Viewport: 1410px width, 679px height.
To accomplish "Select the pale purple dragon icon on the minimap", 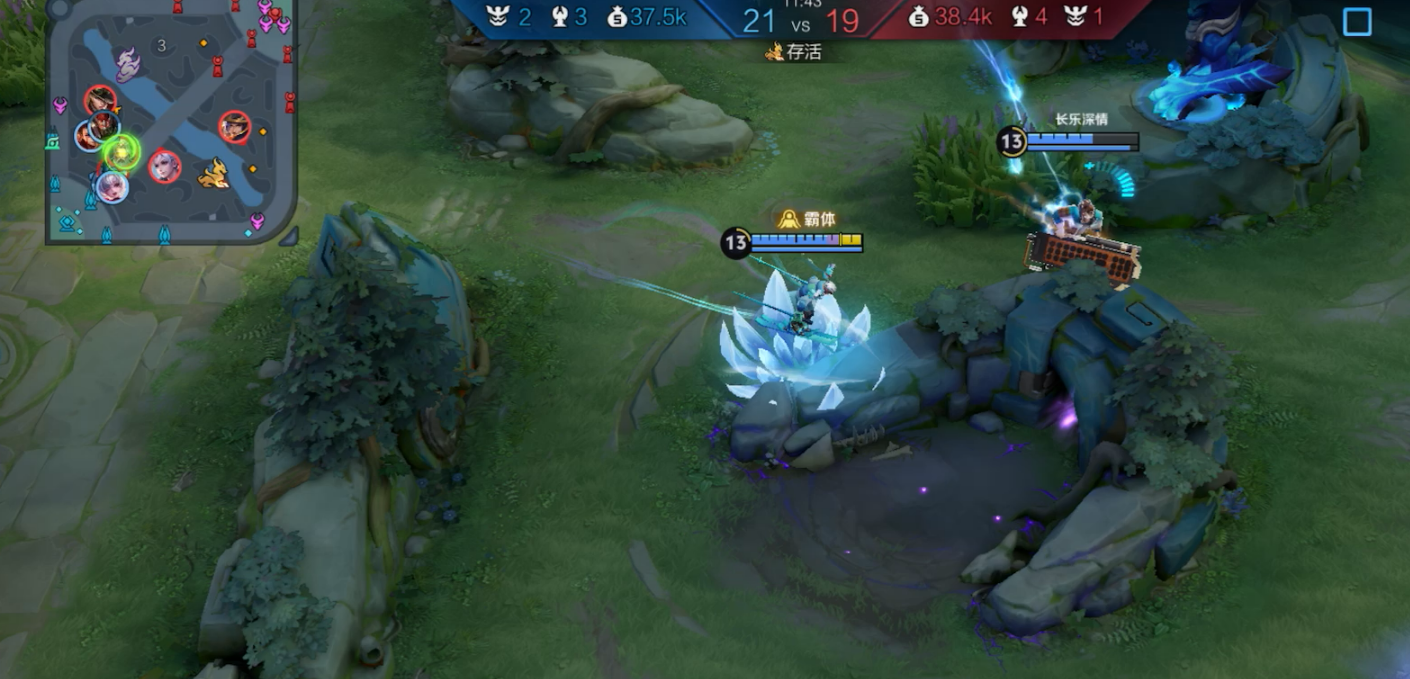I will 127,65.
